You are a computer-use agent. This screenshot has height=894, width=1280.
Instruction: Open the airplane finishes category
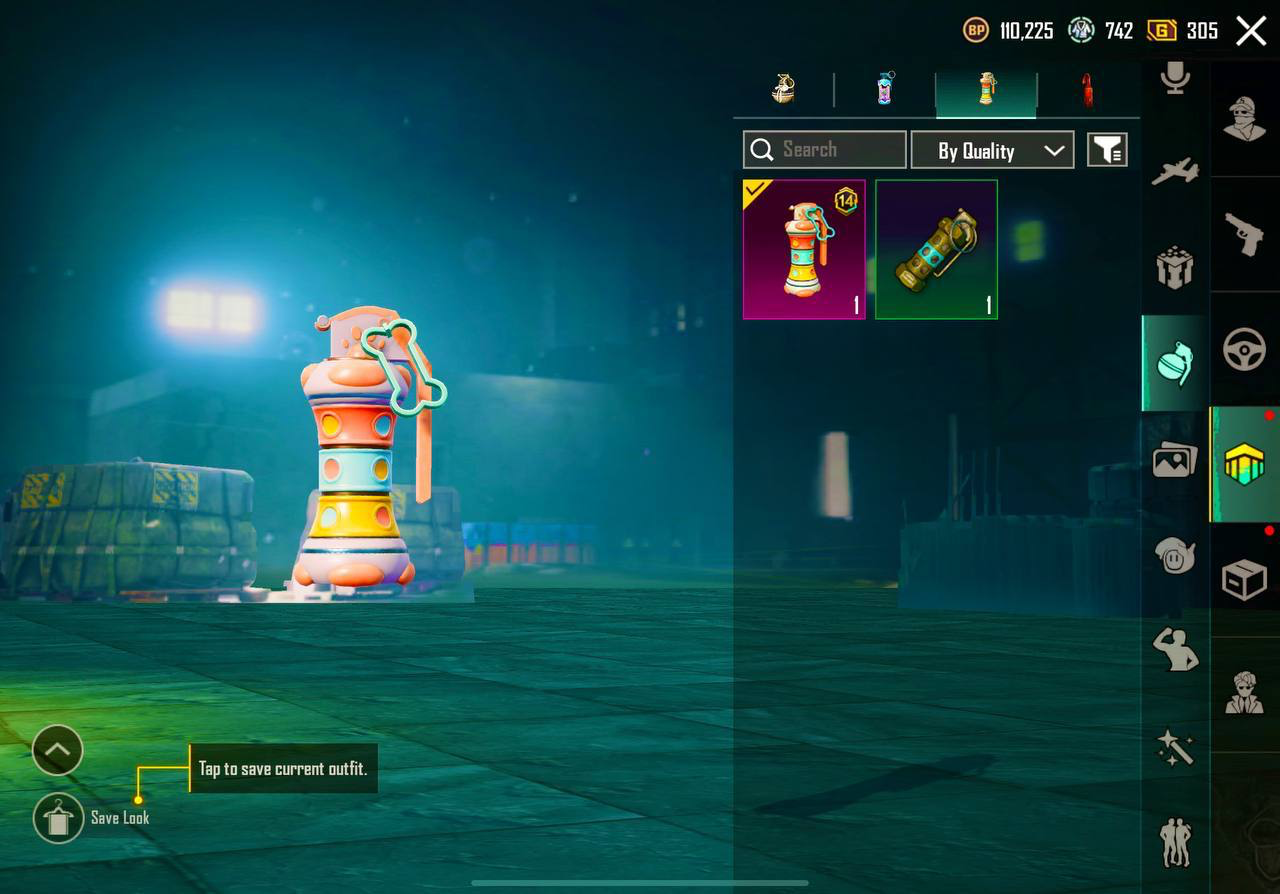tap(1175, 172)
